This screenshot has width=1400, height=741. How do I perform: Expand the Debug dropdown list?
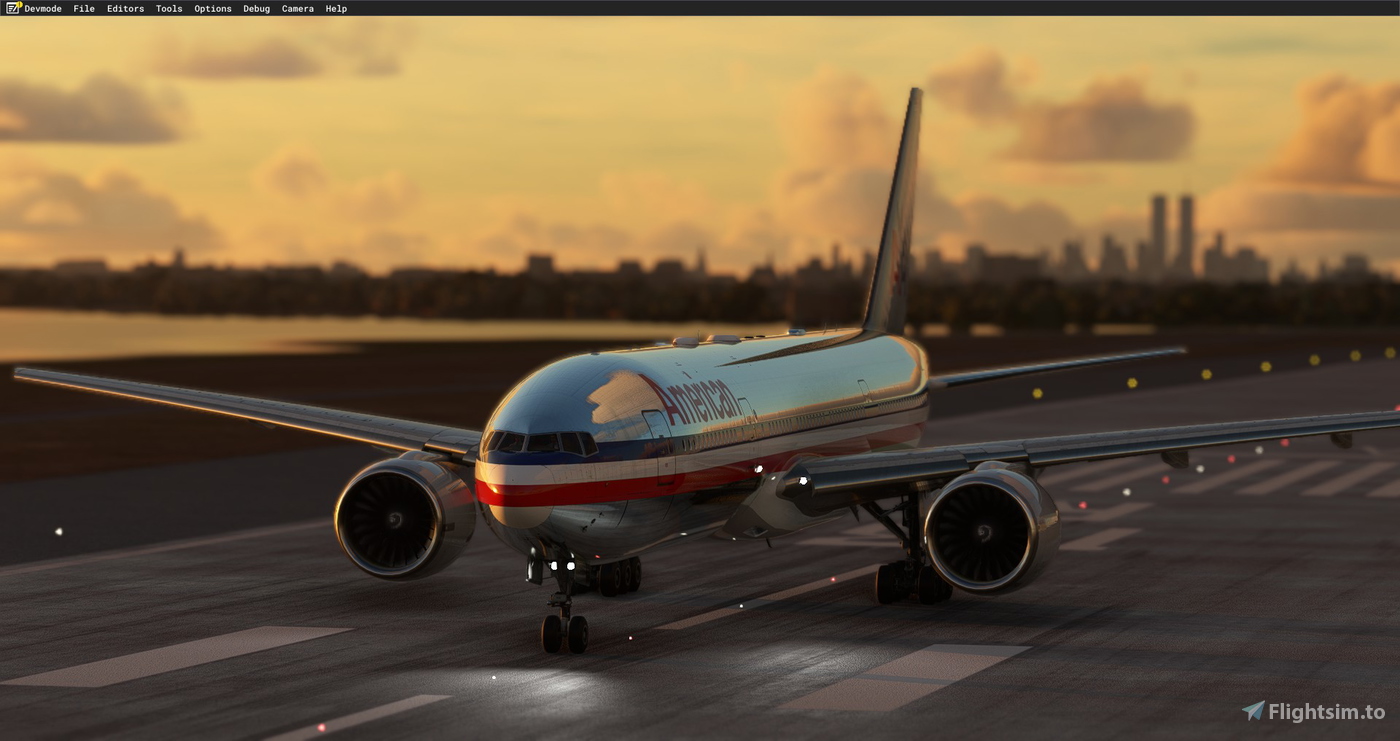pos(256,8)
